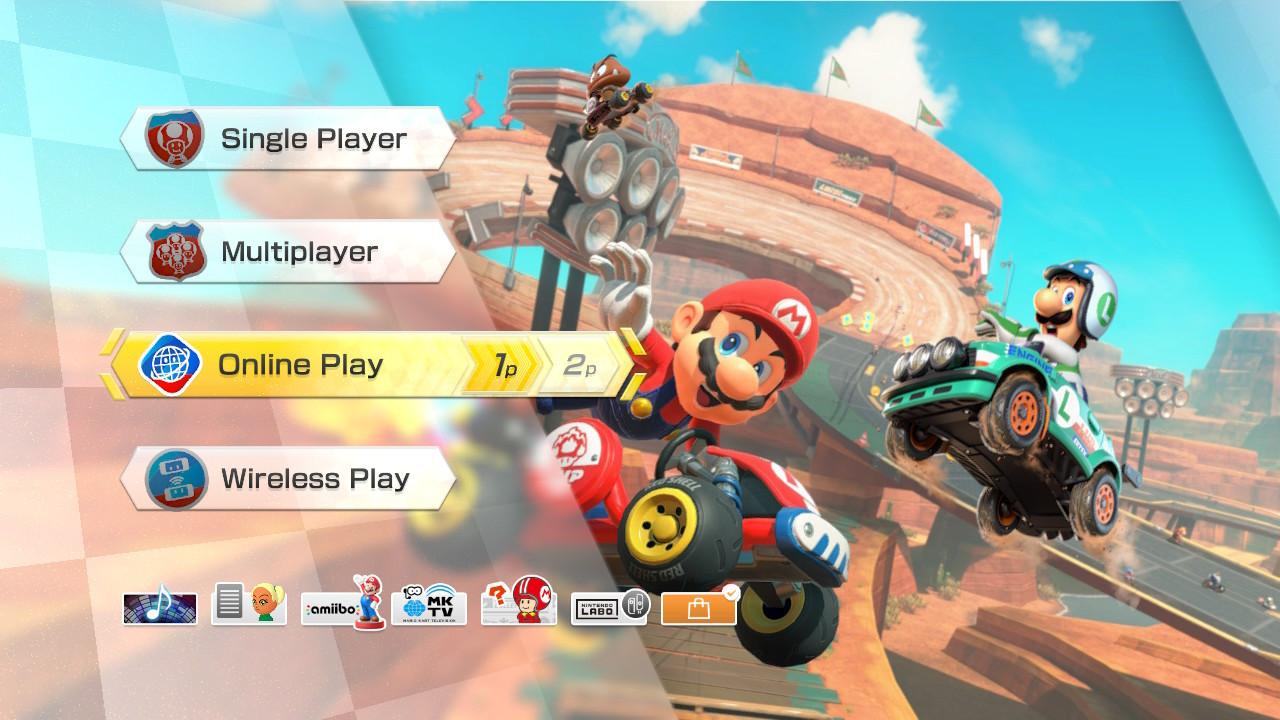Click the Toad shield emblem beside Single Player
Image resolution: width=1280 pixels, height=720 pixels.
172,138
